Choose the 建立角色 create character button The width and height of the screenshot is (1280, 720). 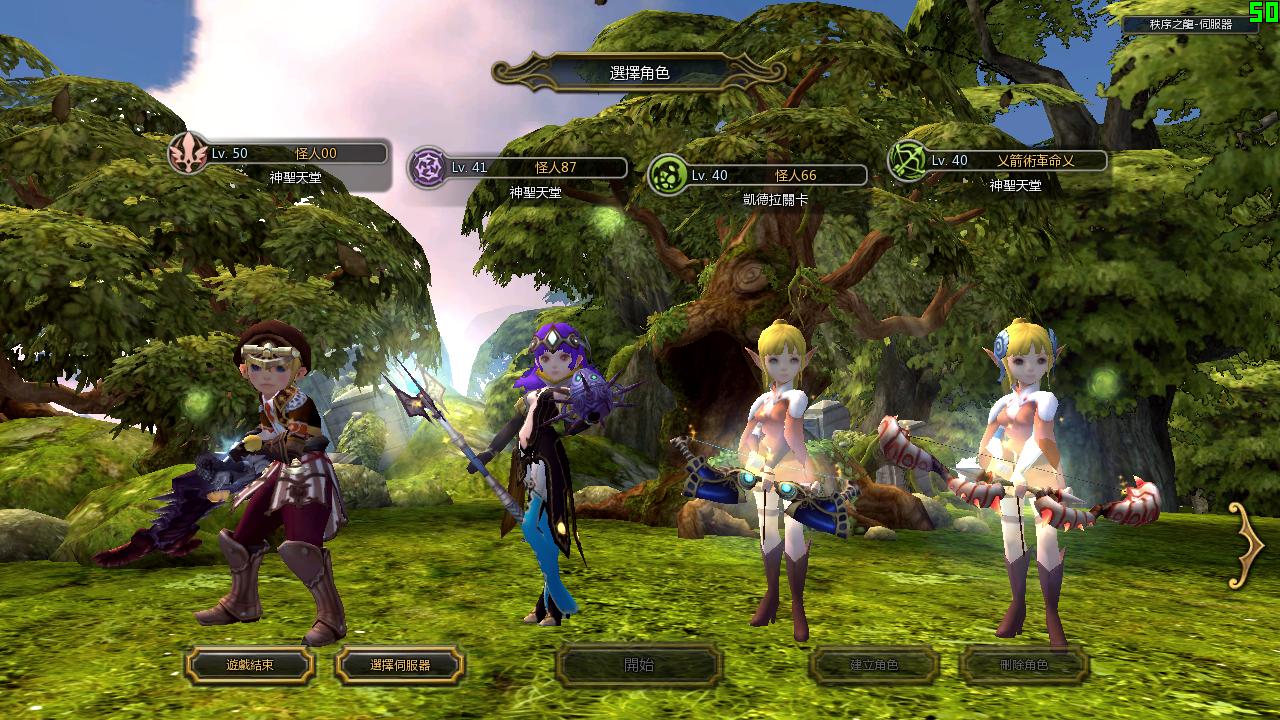[x=874, y=665]
